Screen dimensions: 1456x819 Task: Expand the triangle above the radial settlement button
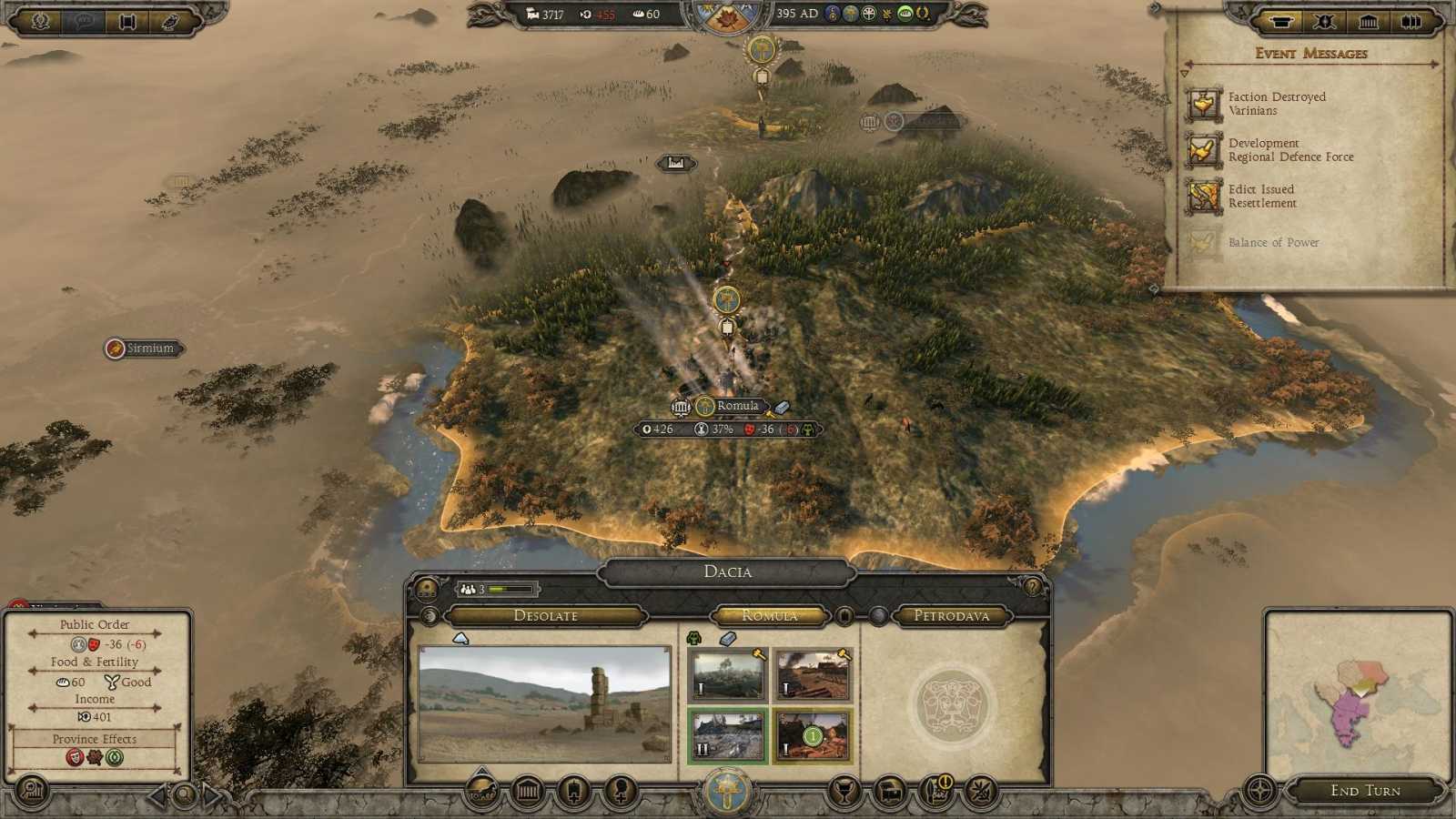point(480,771)
